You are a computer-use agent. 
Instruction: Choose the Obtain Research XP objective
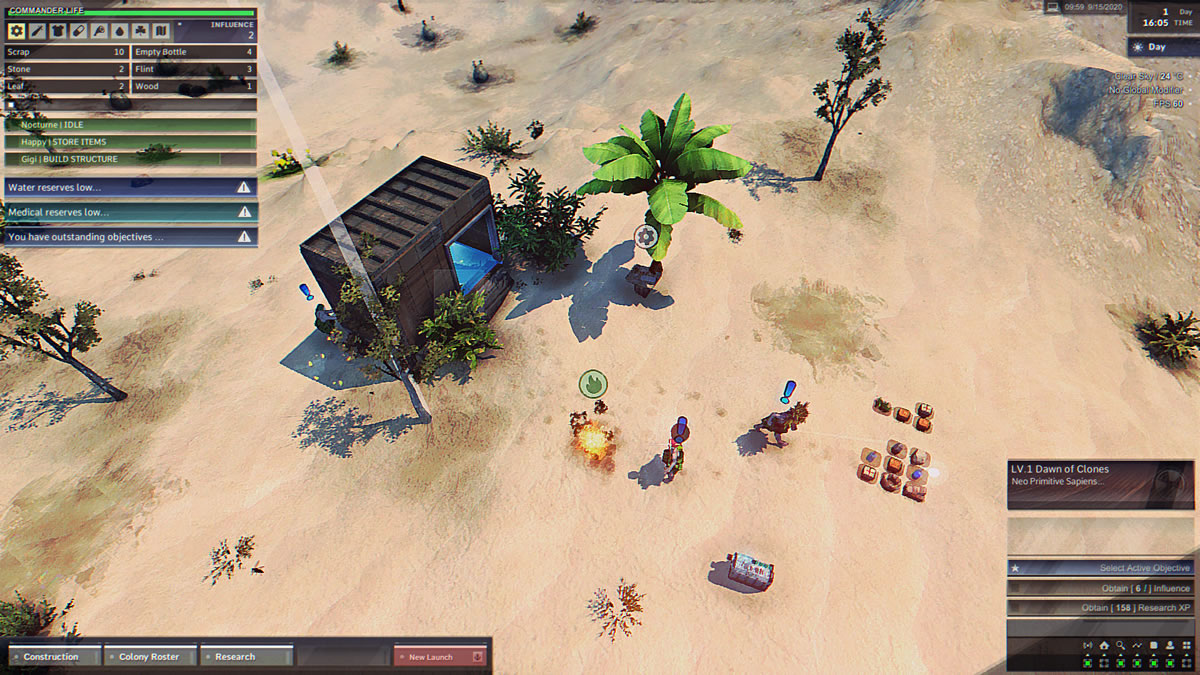pyautogui.click(x=1100, y=608)
